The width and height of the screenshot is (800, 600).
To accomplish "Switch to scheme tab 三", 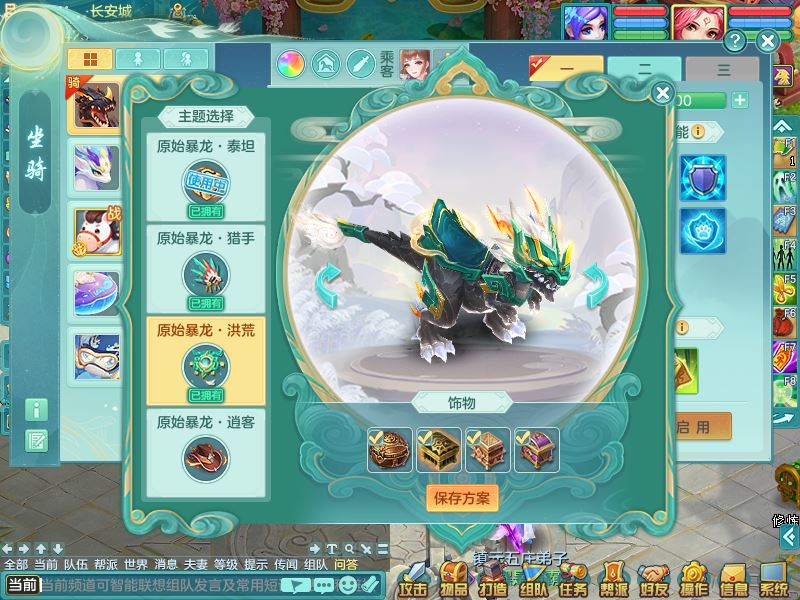I will pos(722,71).
